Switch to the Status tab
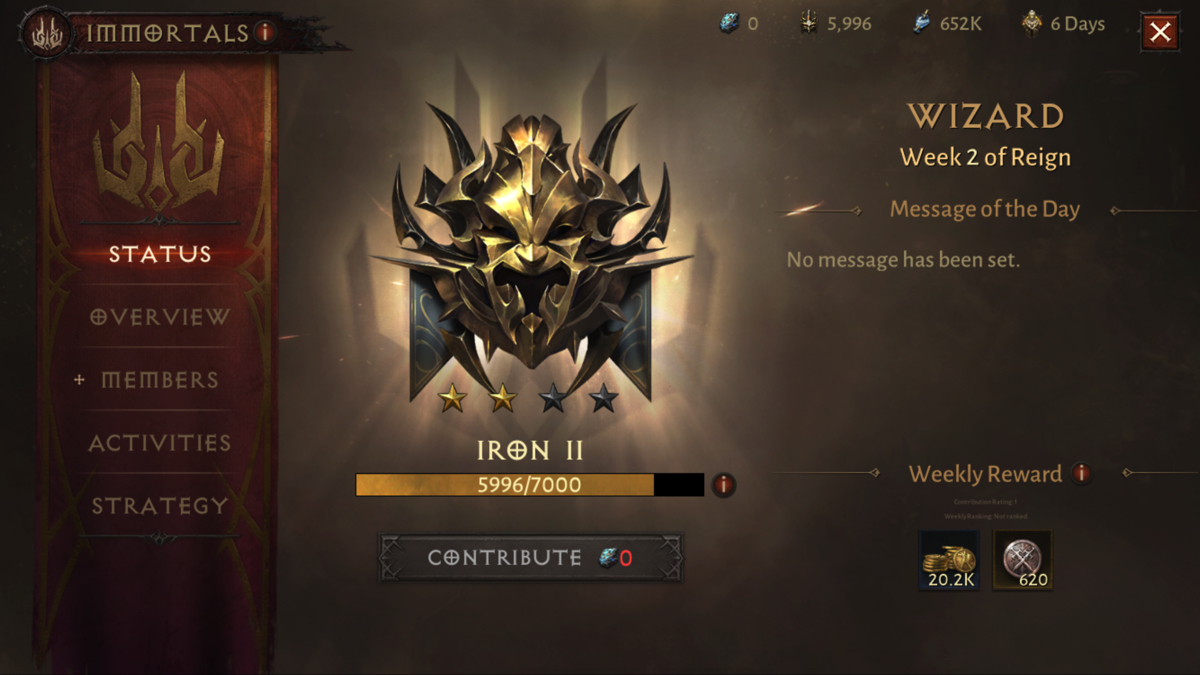Screen dimensions: 1200x675 point(160,254)
